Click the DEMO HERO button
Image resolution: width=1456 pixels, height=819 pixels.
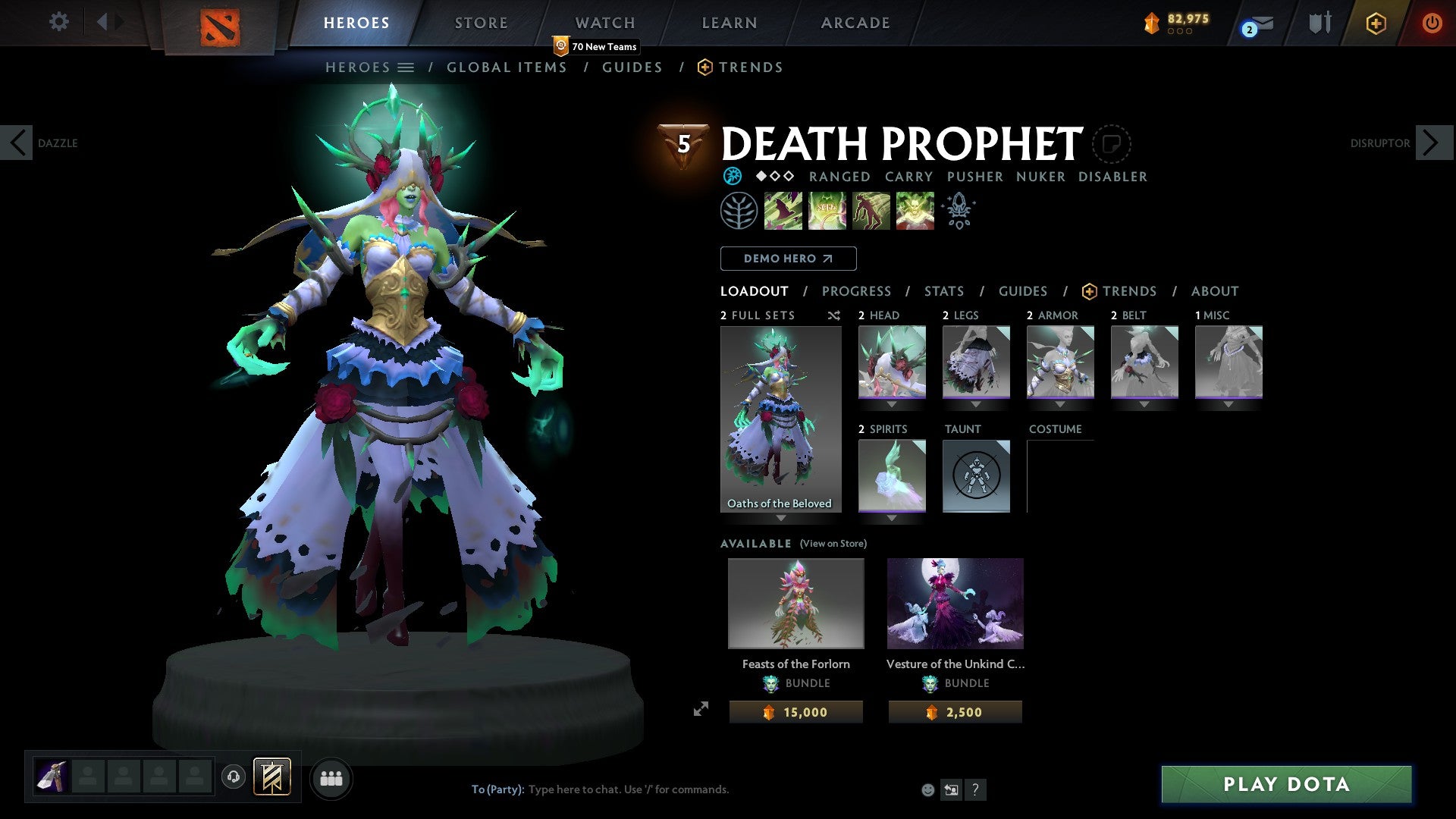(x=788, y=258)
